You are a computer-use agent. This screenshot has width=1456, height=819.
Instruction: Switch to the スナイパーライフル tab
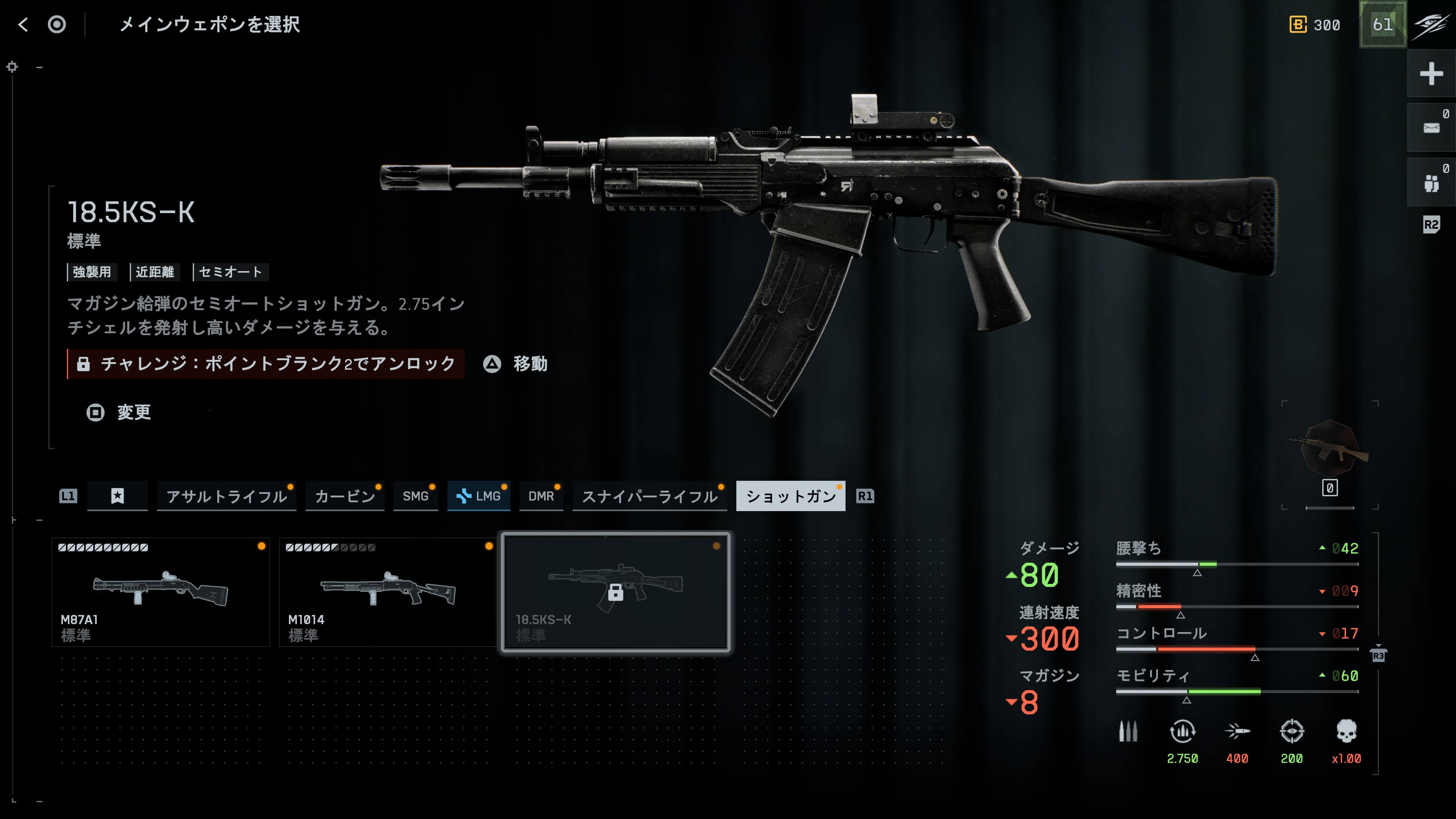650,496
